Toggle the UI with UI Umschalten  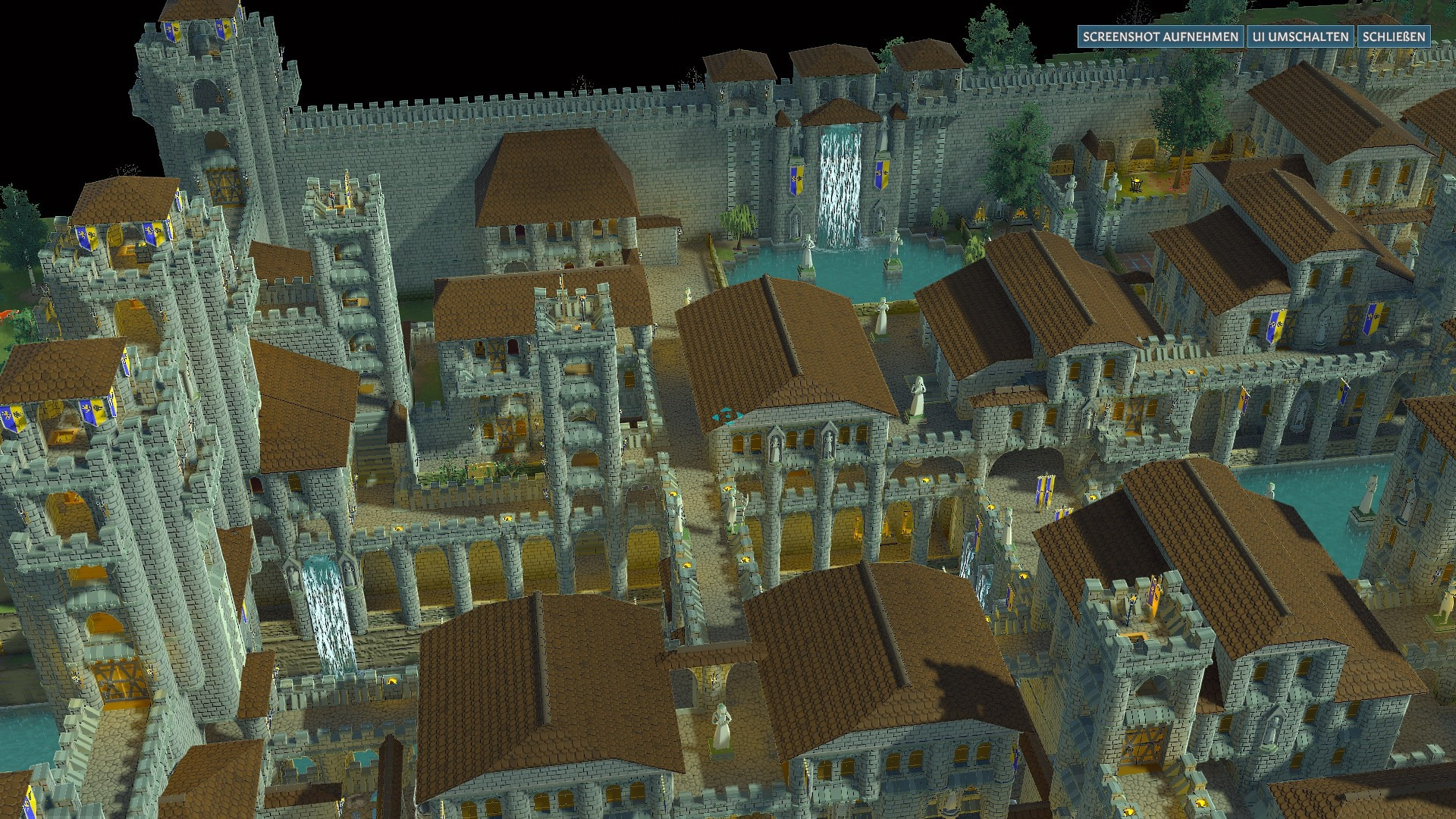[1301, 36]
